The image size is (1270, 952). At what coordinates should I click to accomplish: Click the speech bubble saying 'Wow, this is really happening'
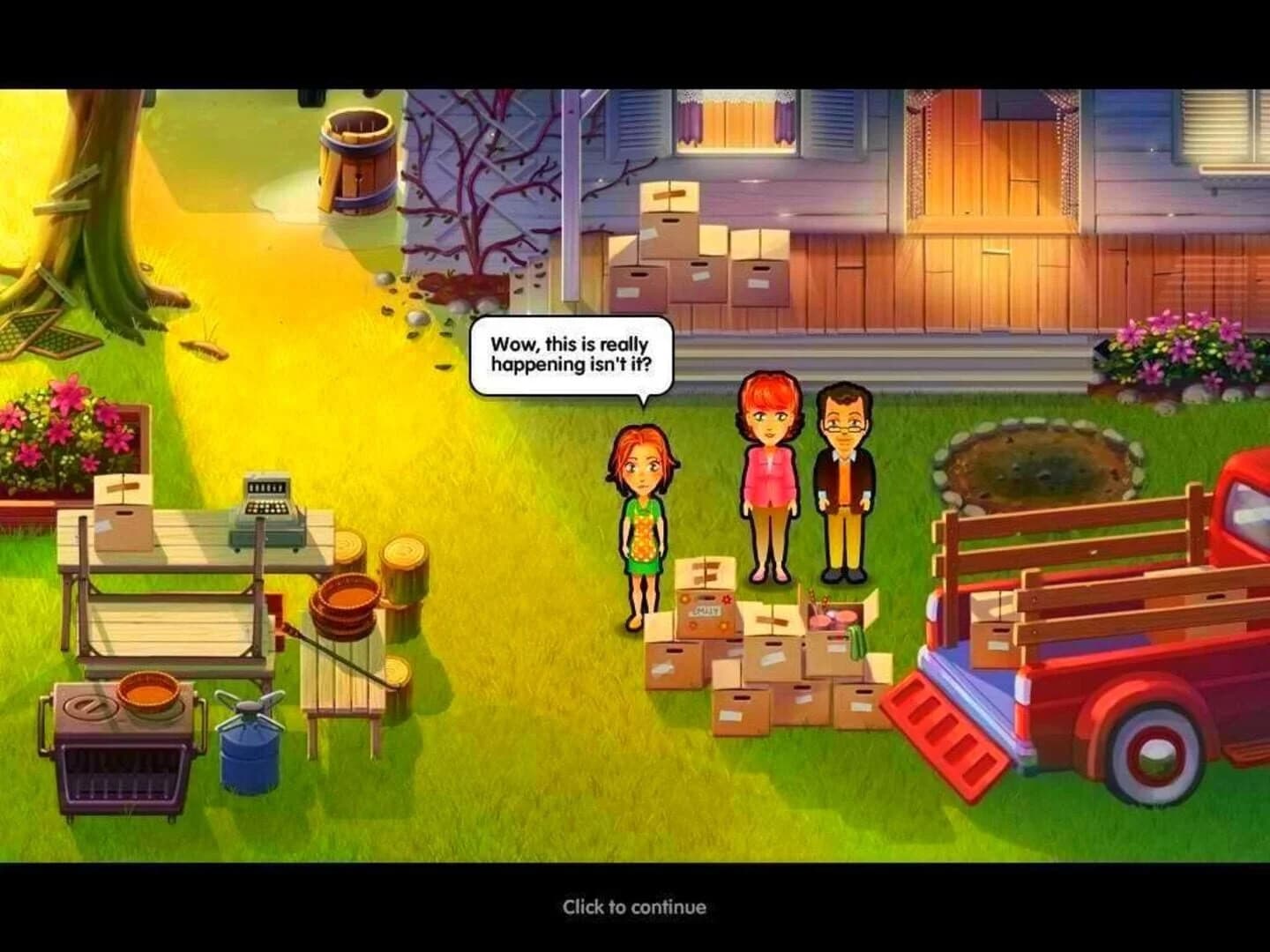571,357
